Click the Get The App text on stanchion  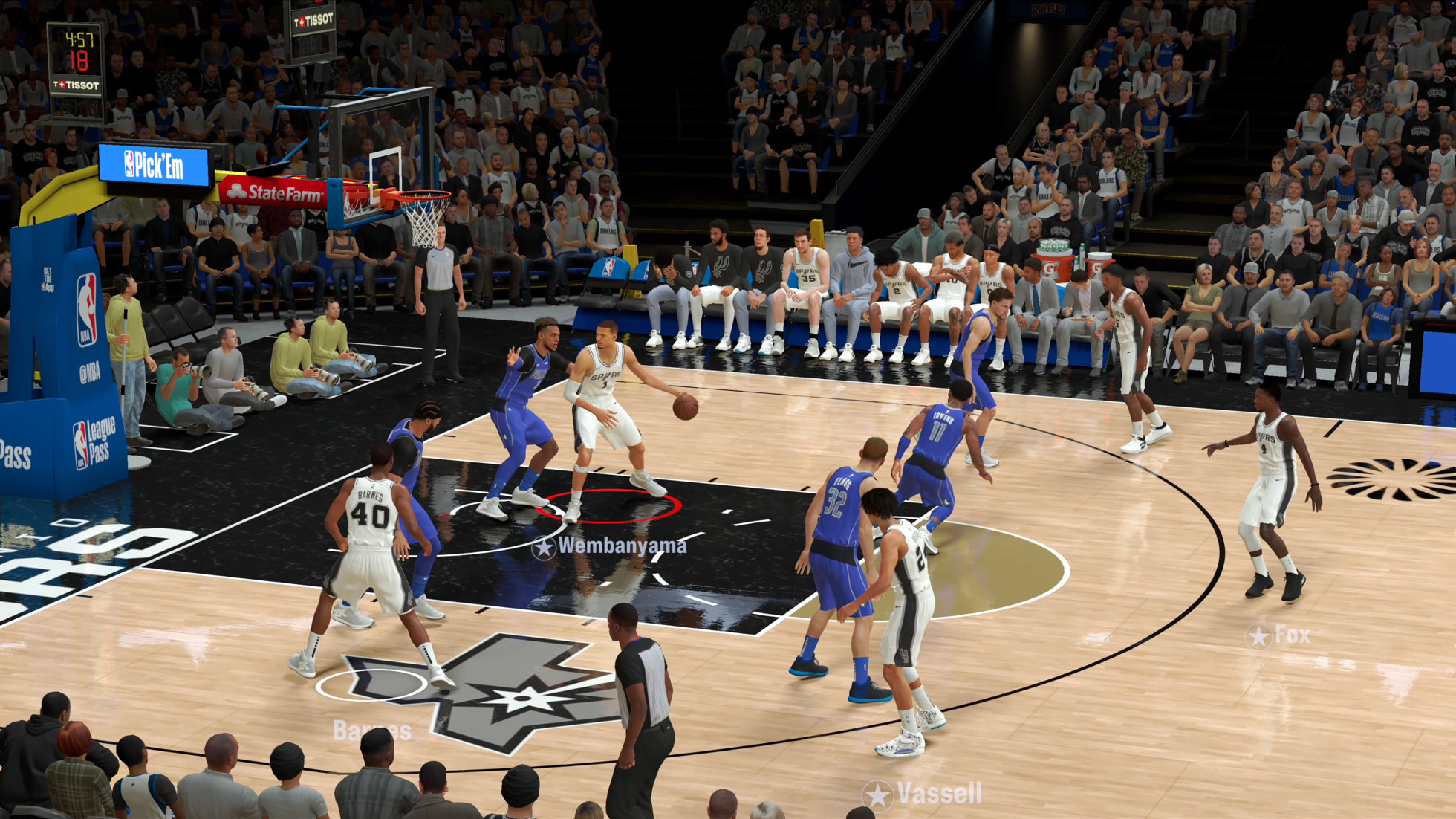point(48,279)
